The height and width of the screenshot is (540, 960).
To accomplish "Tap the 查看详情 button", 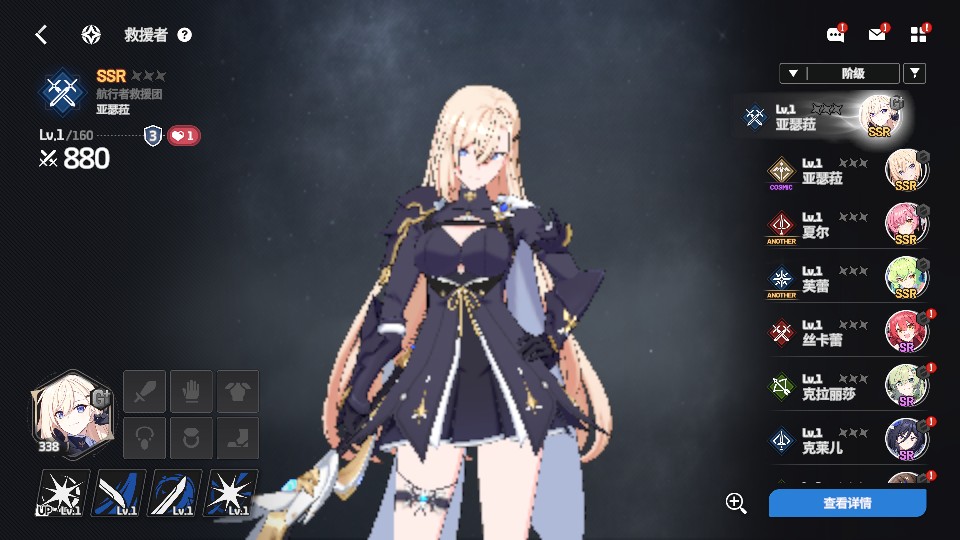I will 847,503.
